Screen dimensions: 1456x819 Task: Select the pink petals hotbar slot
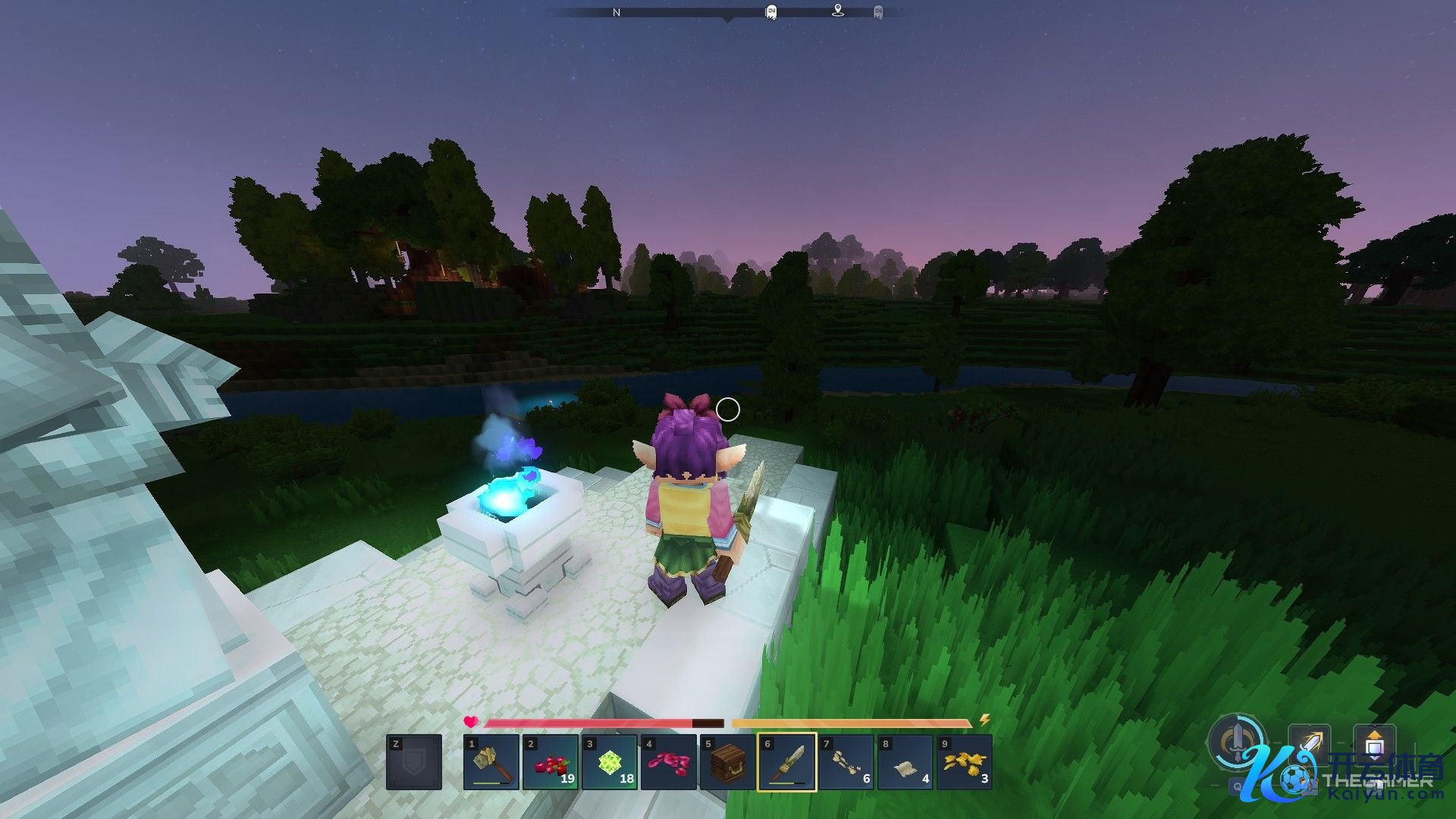[669, 762]
